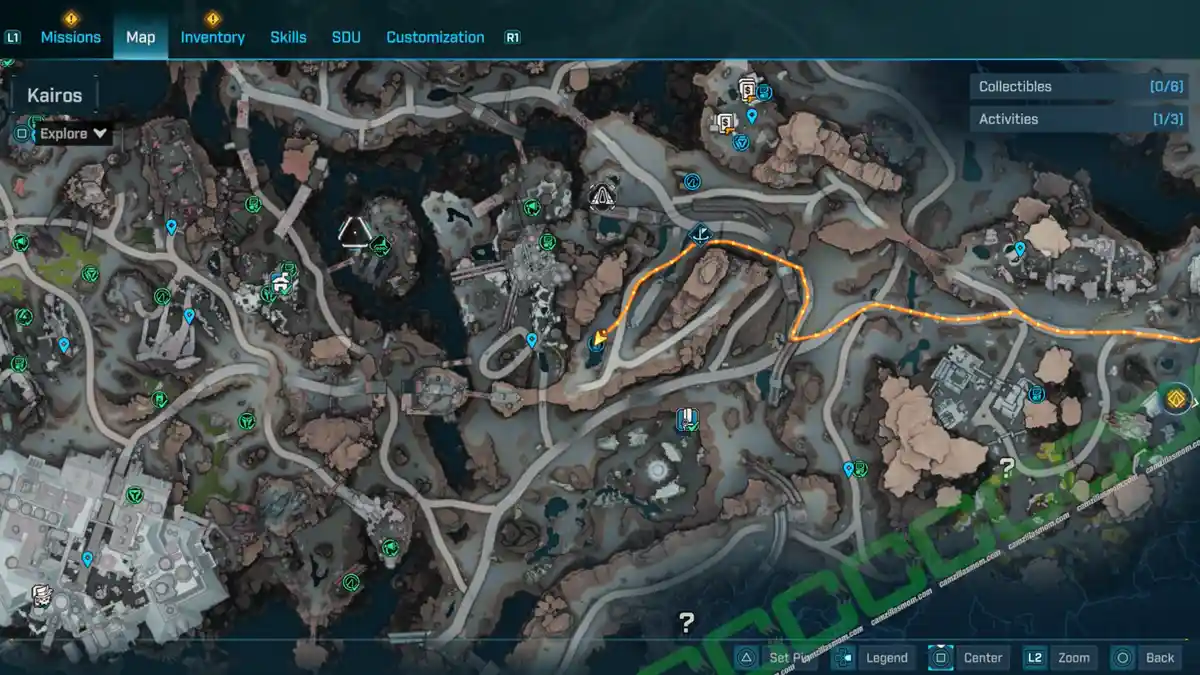Click the Kairos region label
The width and height of the screenshot is (1200, 675).
54,97
